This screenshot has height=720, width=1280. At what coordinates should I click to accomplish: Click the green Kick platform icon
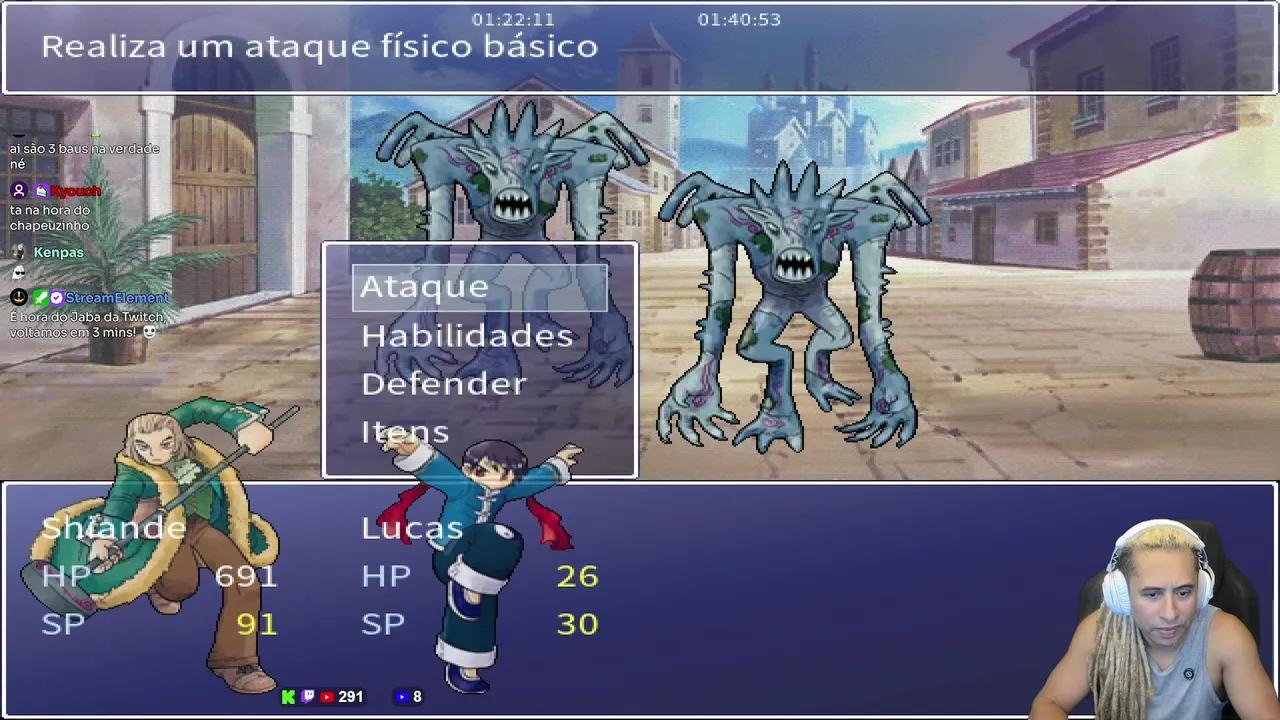point(288,696)
